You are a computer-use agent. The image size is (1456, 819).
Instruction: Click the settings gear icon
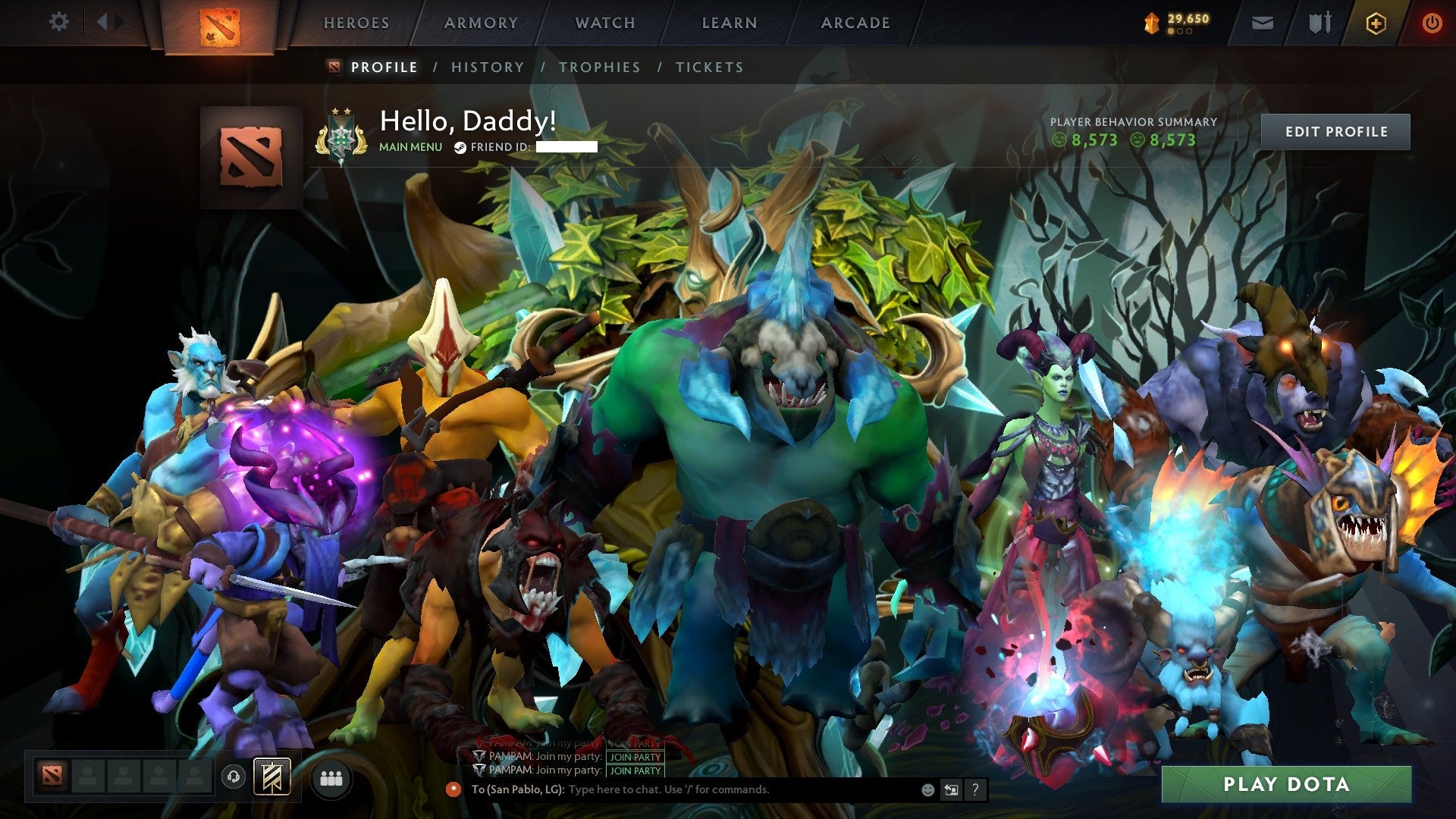point(58,22)
